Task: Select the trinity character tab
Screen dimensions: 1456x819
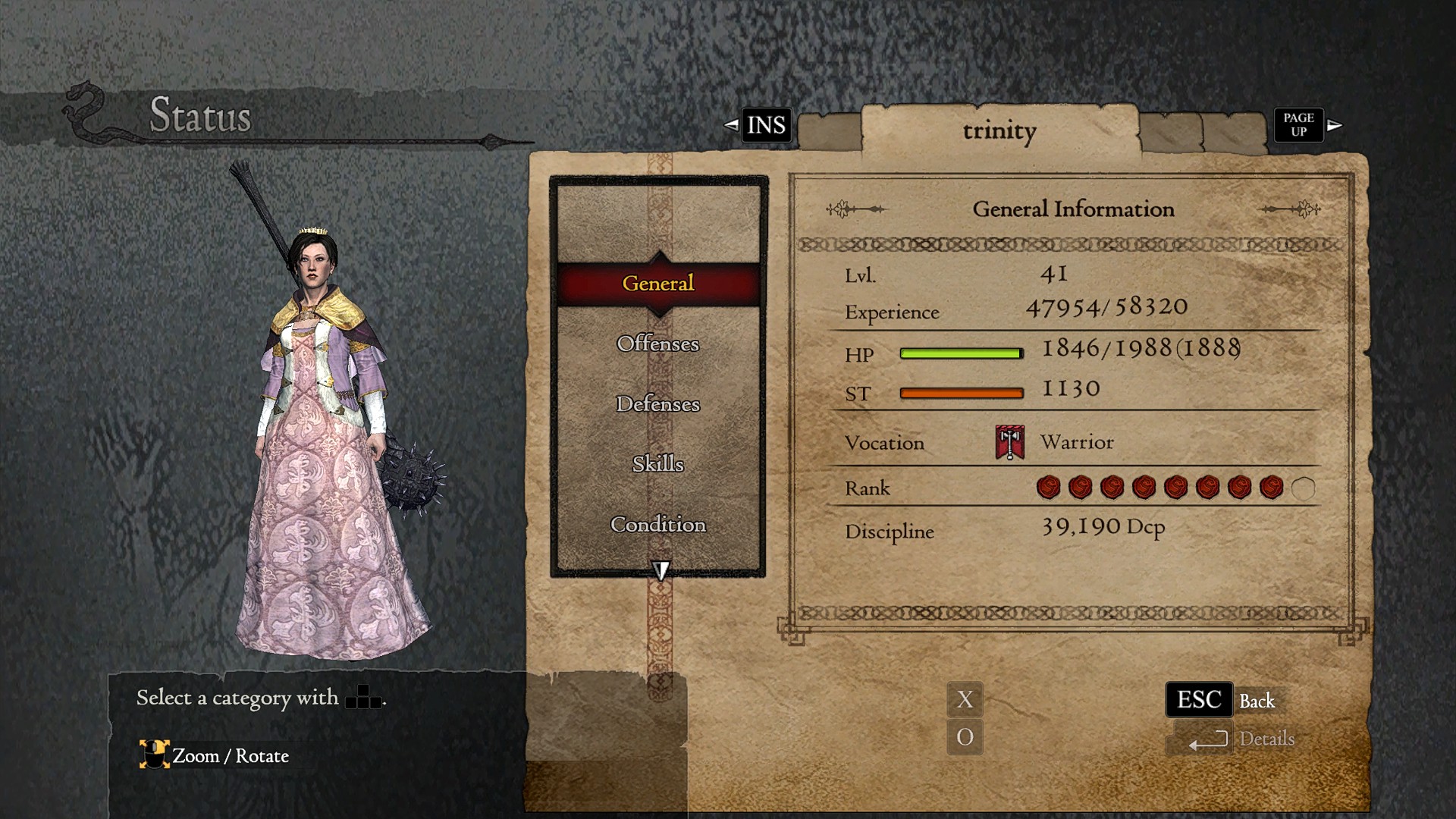Action: pyautogui.click(x=999, y=131)
